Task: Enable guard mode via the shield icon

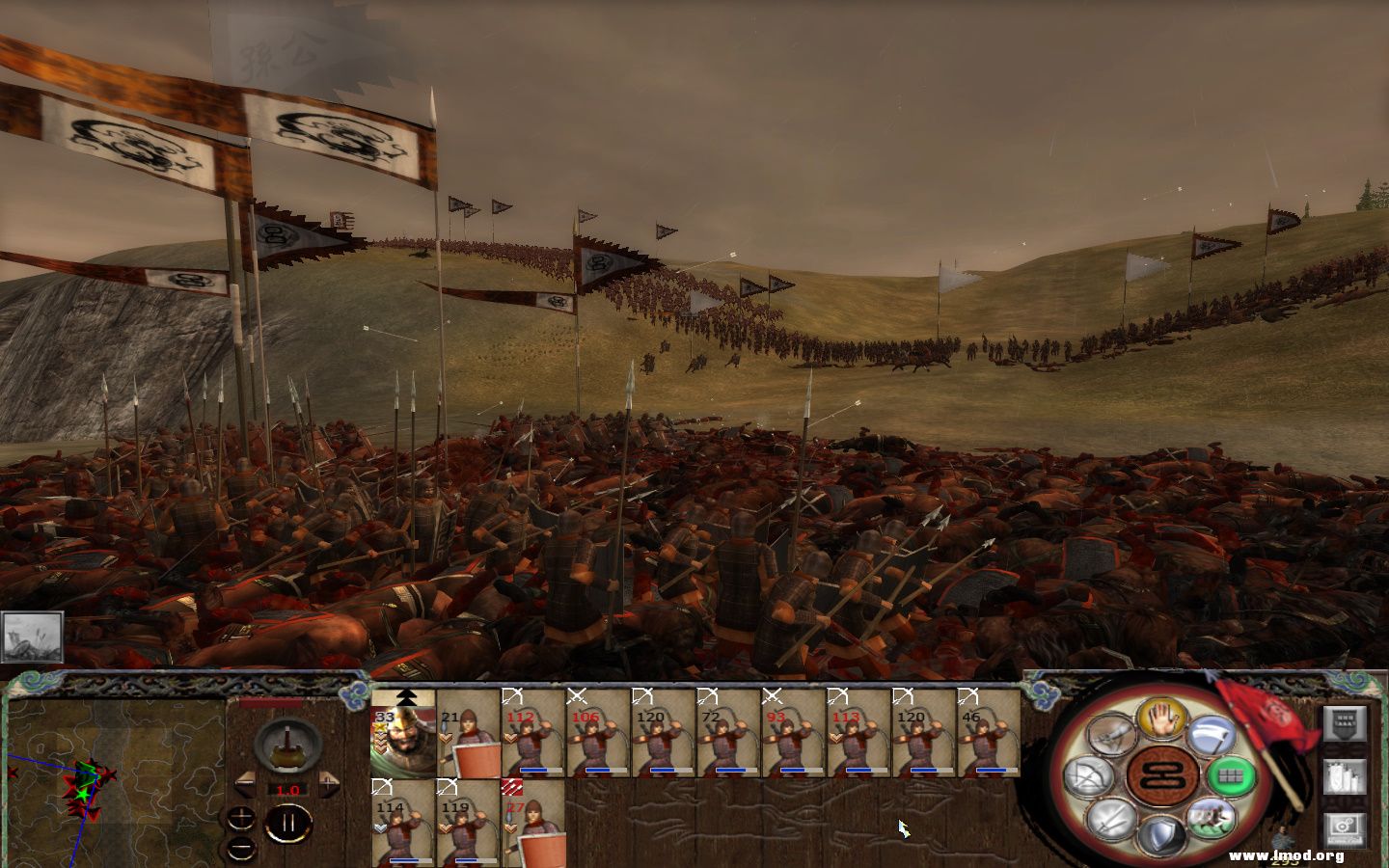Action: [x=1160, y=833]
